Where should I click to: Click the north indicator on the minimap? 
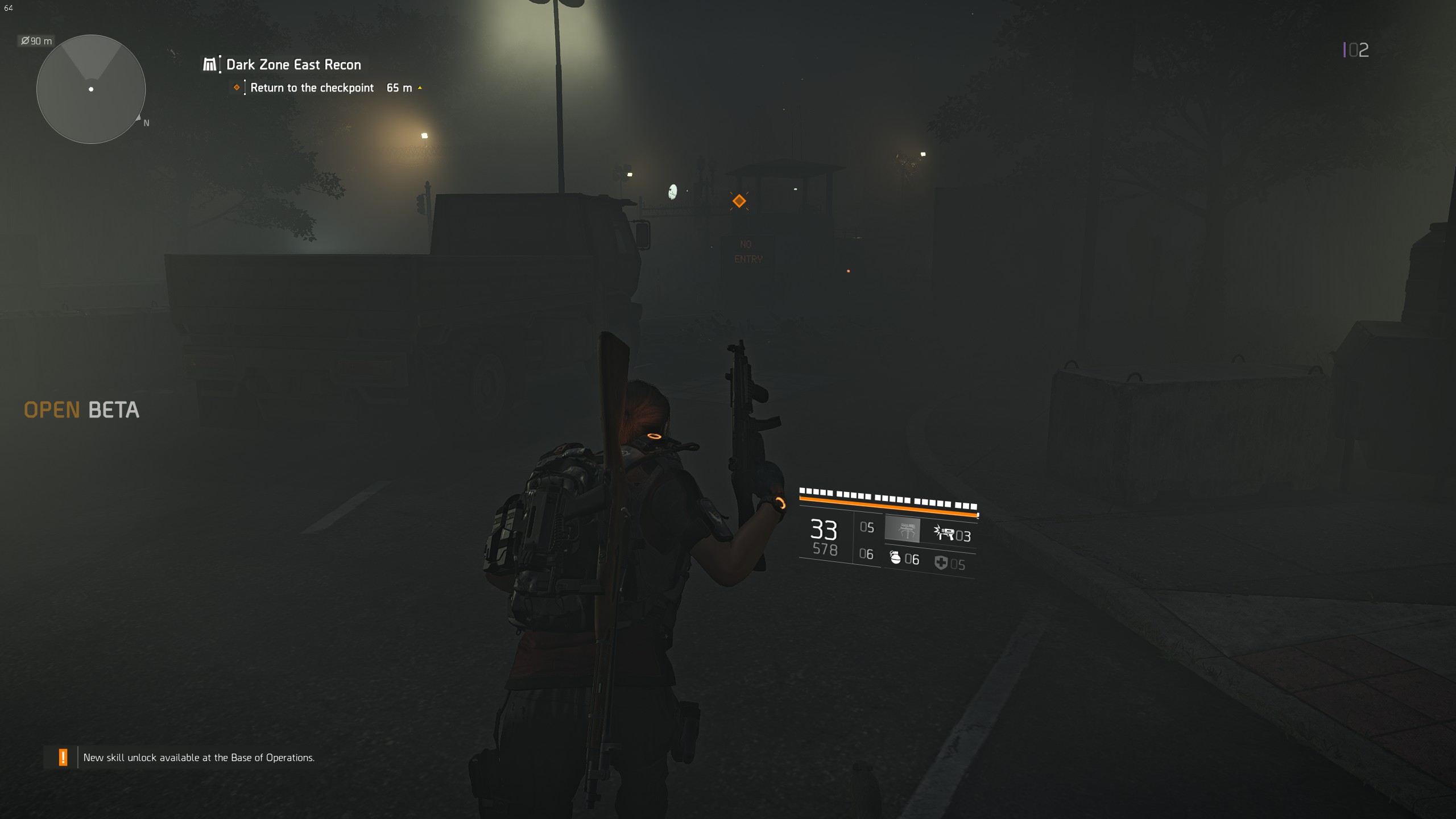(x=145, y=122)
